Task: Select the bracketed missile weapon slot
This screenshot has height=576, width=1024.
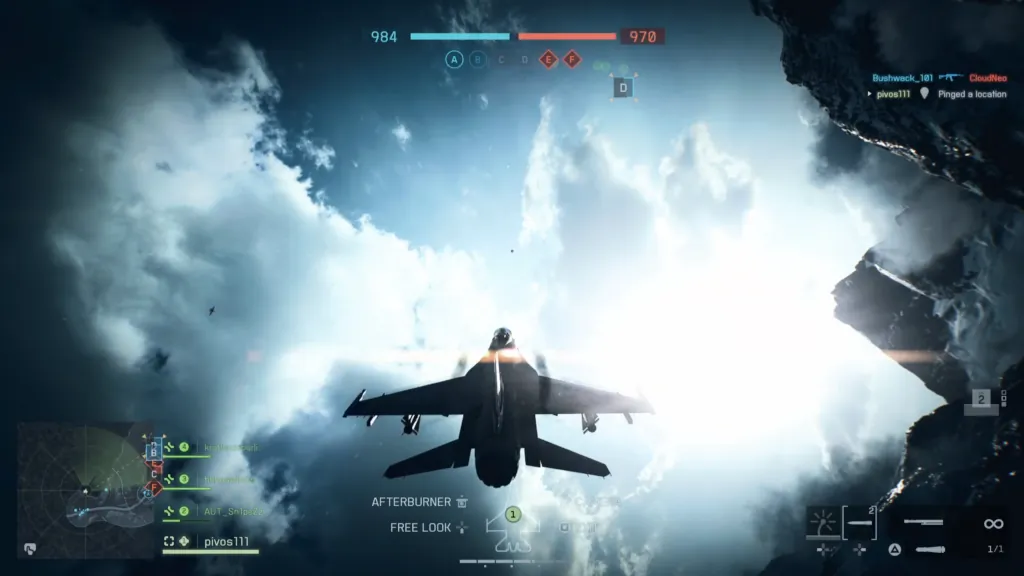Action: (x=859, y=522)
